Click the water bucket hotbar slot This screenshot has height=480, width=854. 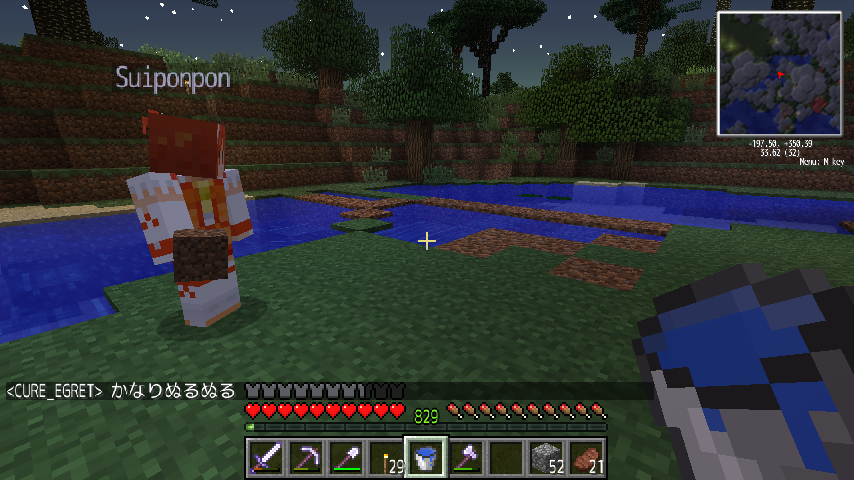(x=425, y=459)
